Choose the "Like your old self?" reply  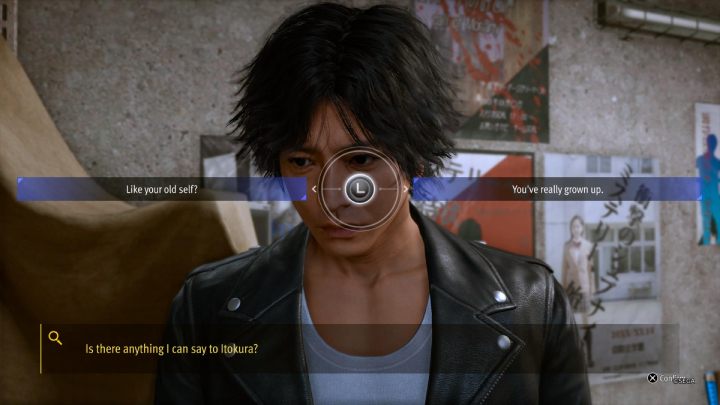161,189
